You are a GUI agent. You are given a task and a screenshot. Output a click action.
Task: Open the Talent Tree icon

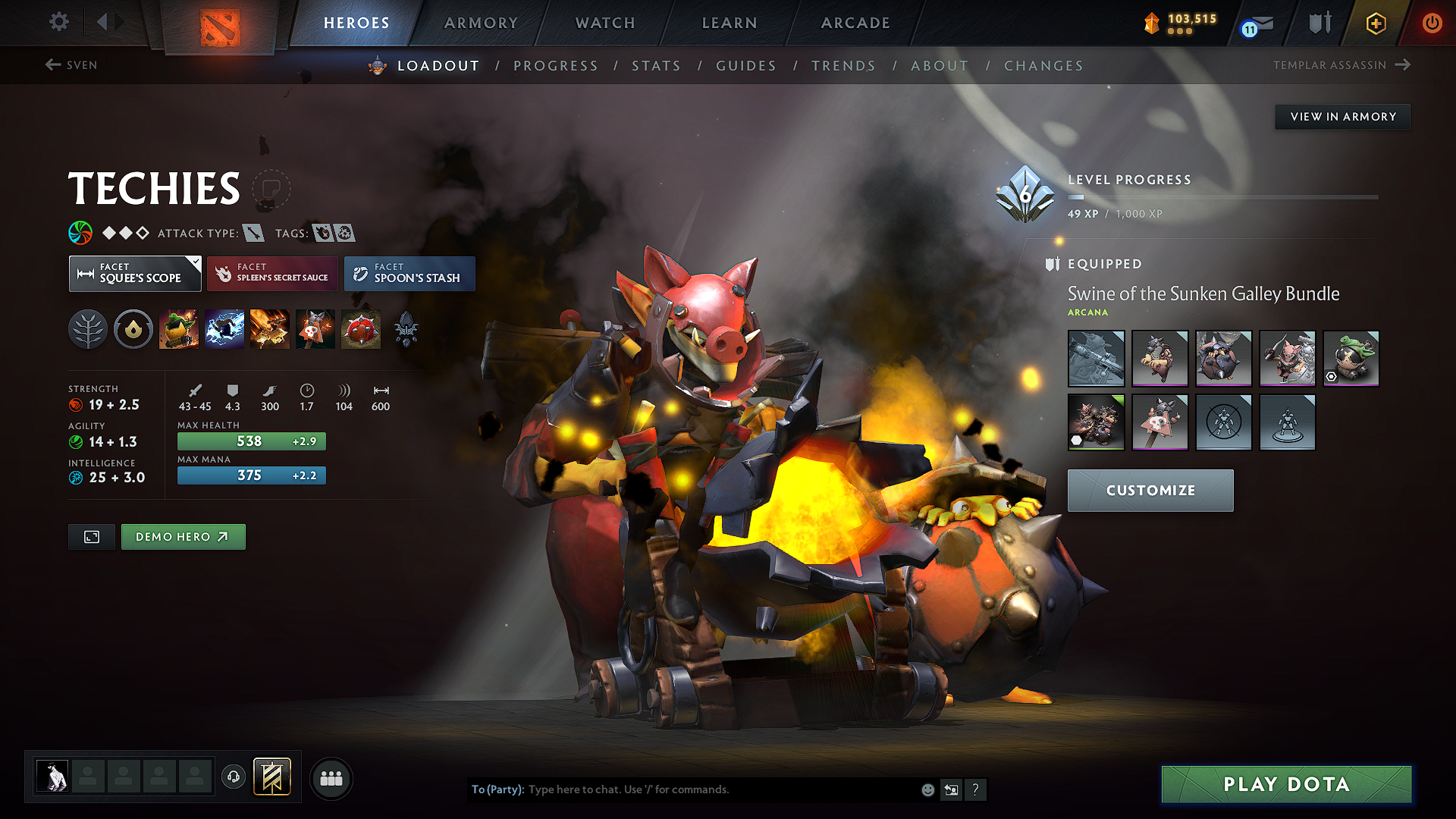click(89, 328)
